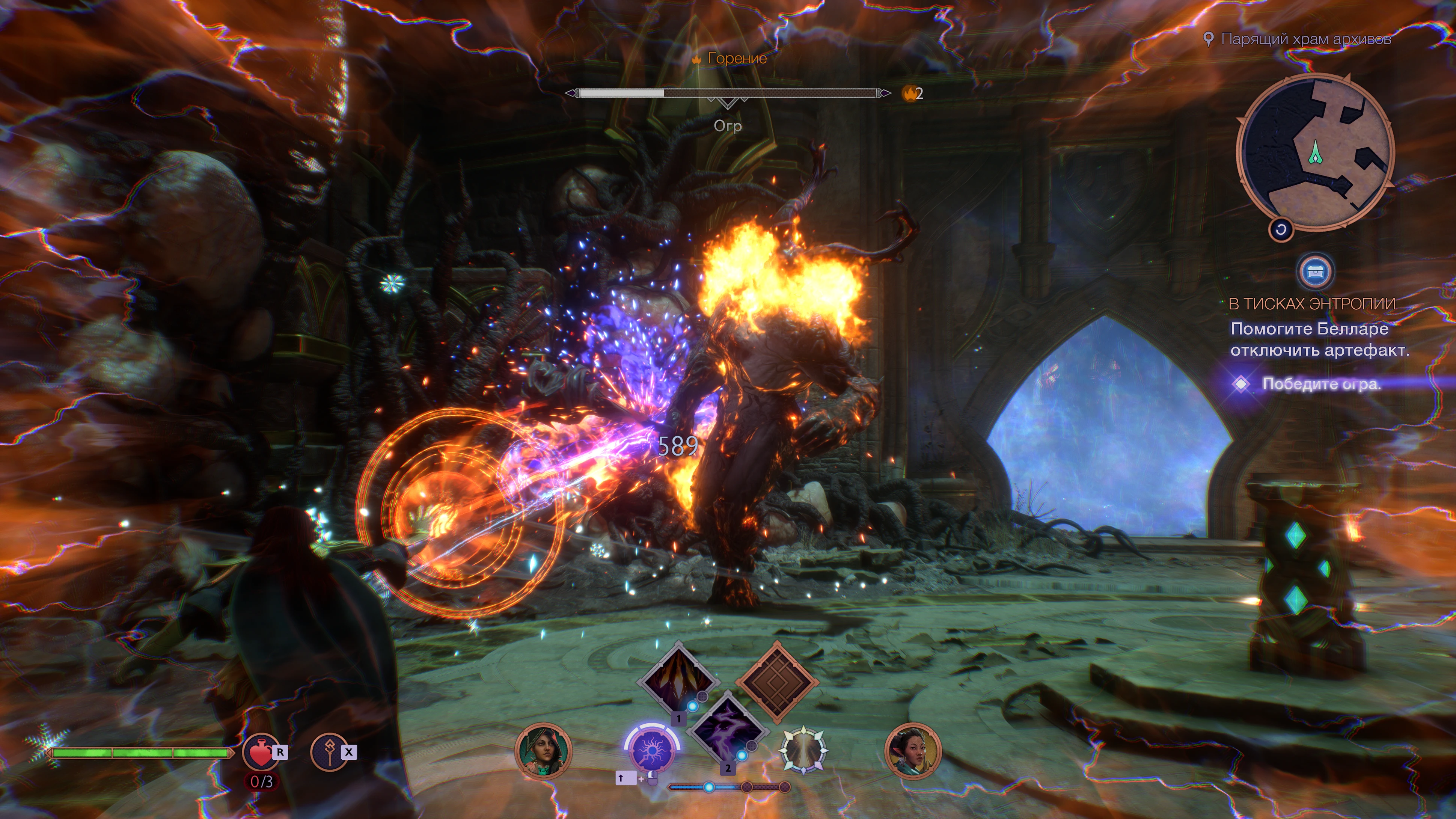The image size is (1456, 819).
Task: Open the «В тисках энтропии» quest tracker
Action: click(1311, 304)
